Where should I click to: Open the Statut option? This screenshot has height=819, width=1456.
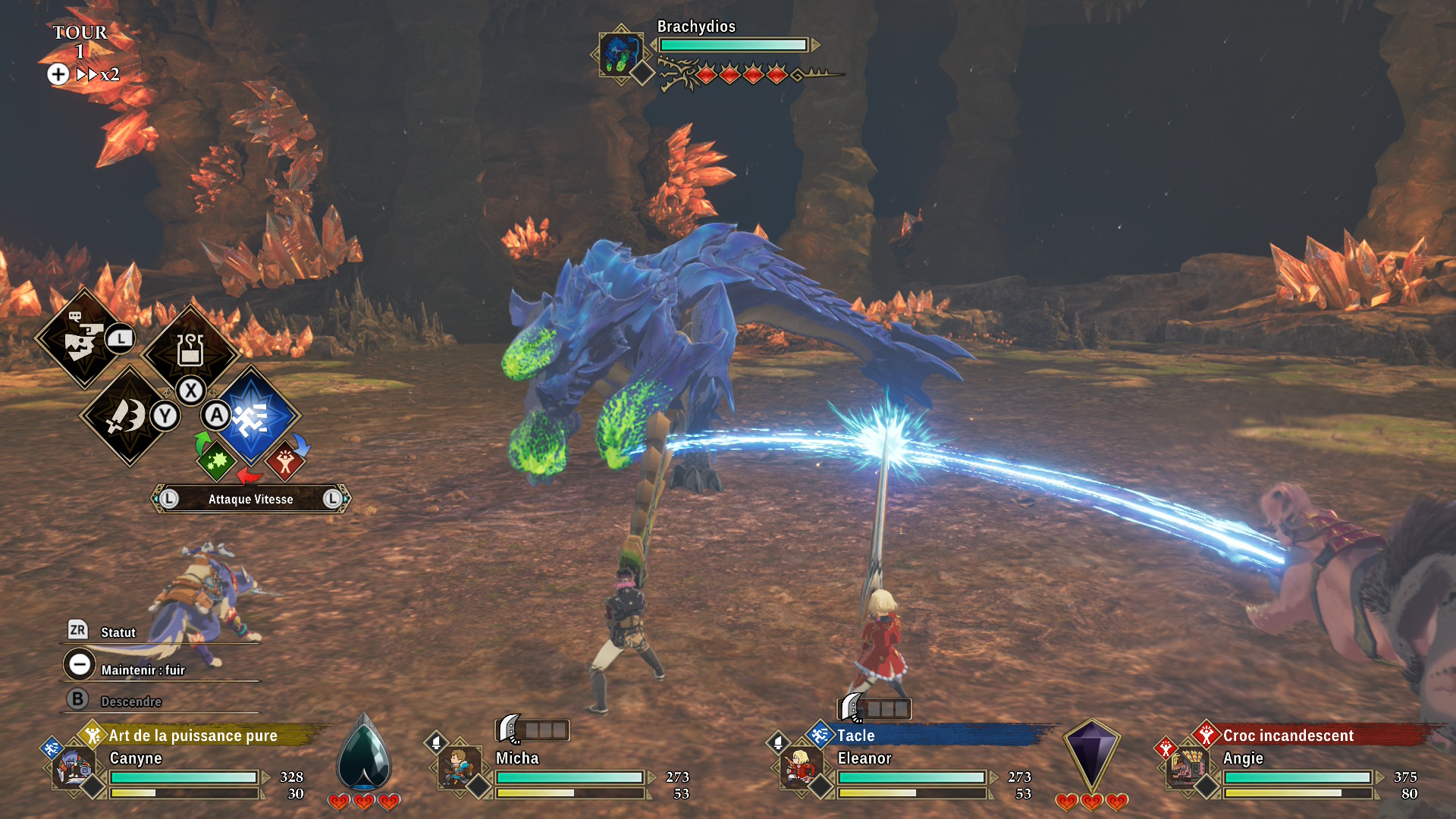(x=118, y=632)
